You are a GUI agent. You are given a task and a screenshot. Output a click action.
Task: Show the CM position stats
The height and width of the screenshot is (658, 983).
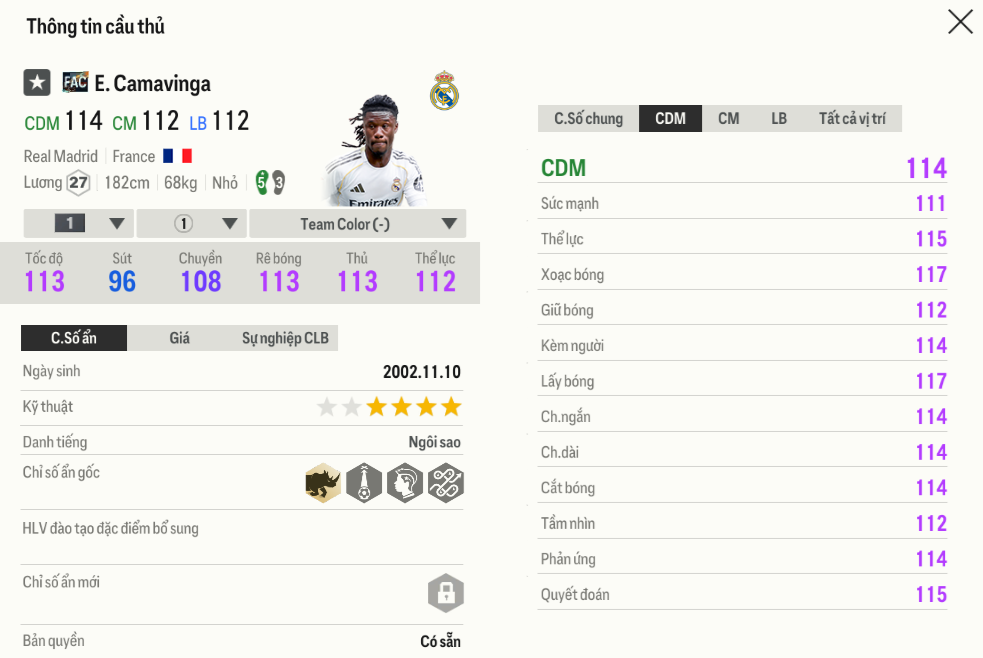pos(728,119)
